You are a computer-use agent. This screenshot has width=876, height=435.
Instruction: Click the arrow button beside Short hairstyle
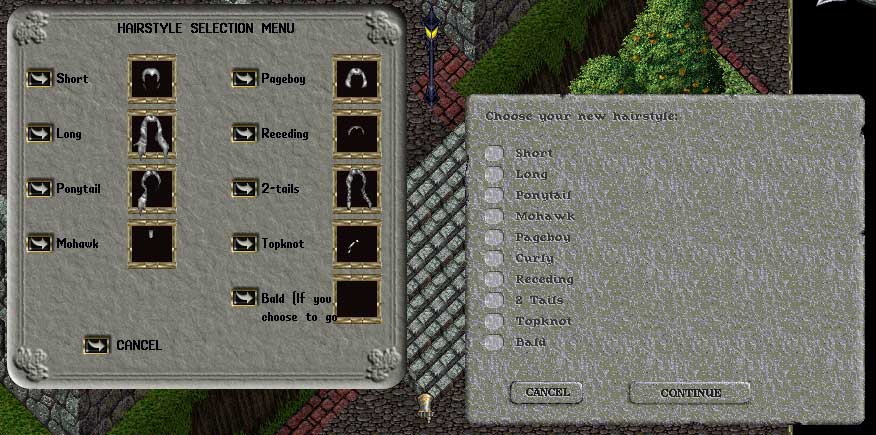click(40, 79)
